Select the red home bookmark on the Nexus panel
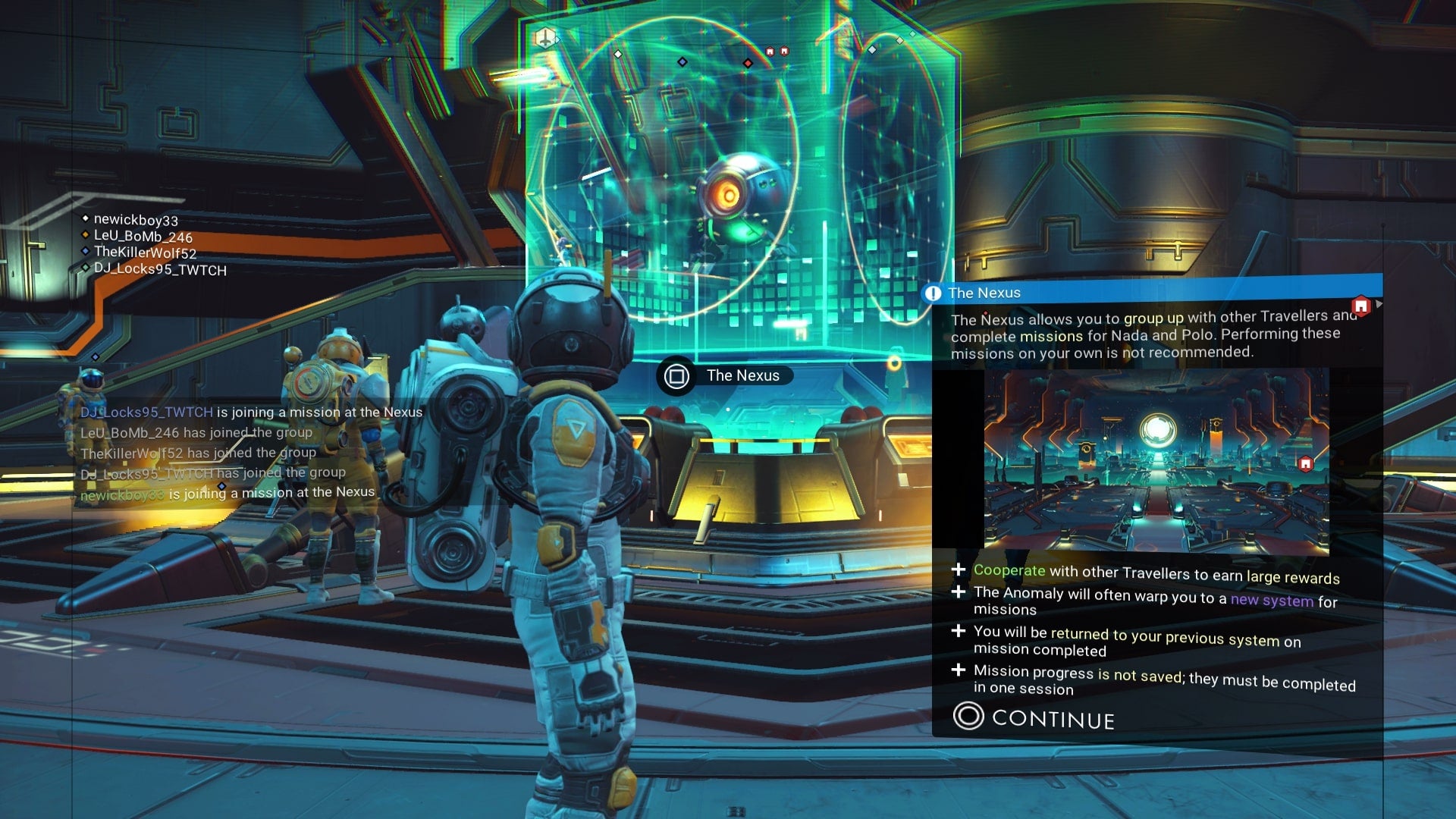The height and width of the screenshot is (819, 1456). click(1362, 306)
